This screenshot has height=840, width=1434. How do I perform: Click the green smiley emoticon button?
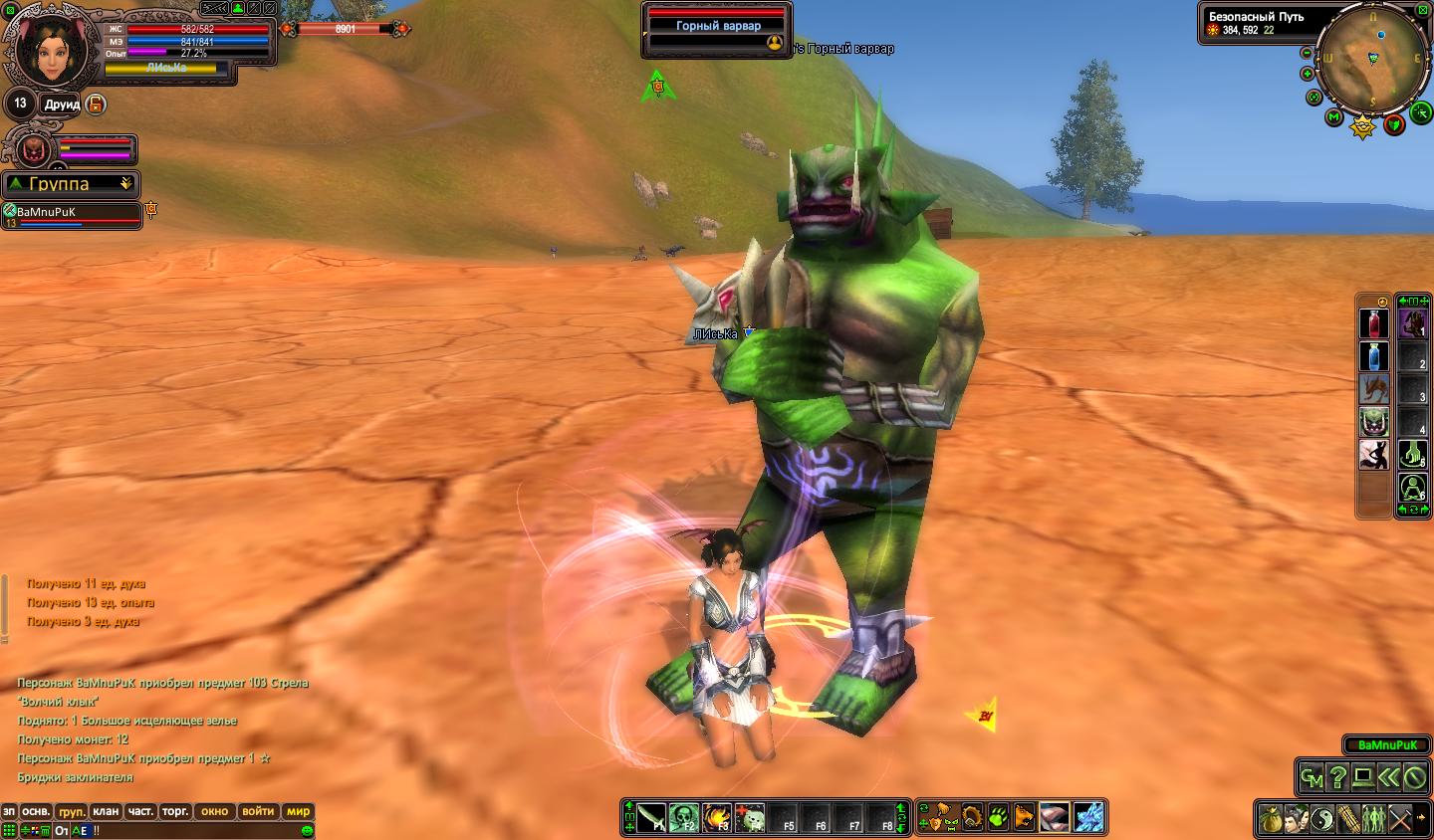(x=307, y=830)
